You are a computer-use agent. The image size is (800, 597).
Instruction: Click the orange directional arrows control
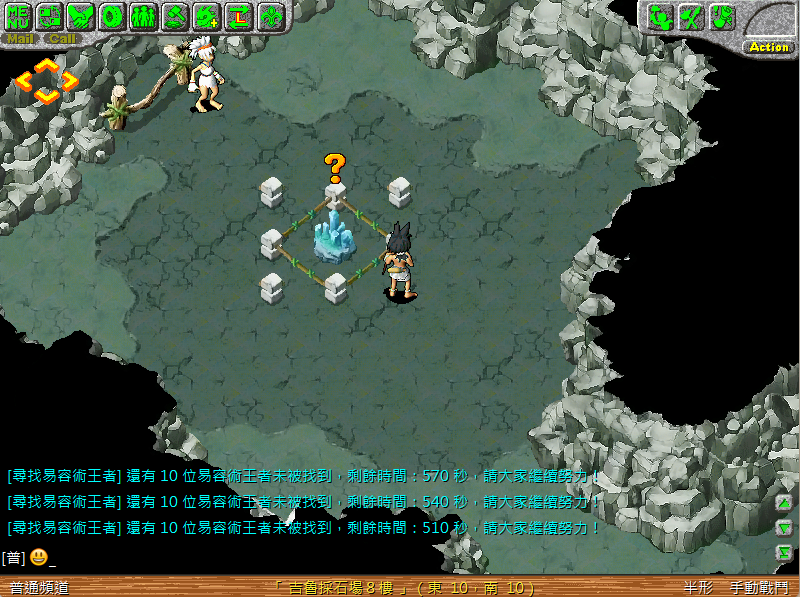pyautogui.click(x=46, y=80)
